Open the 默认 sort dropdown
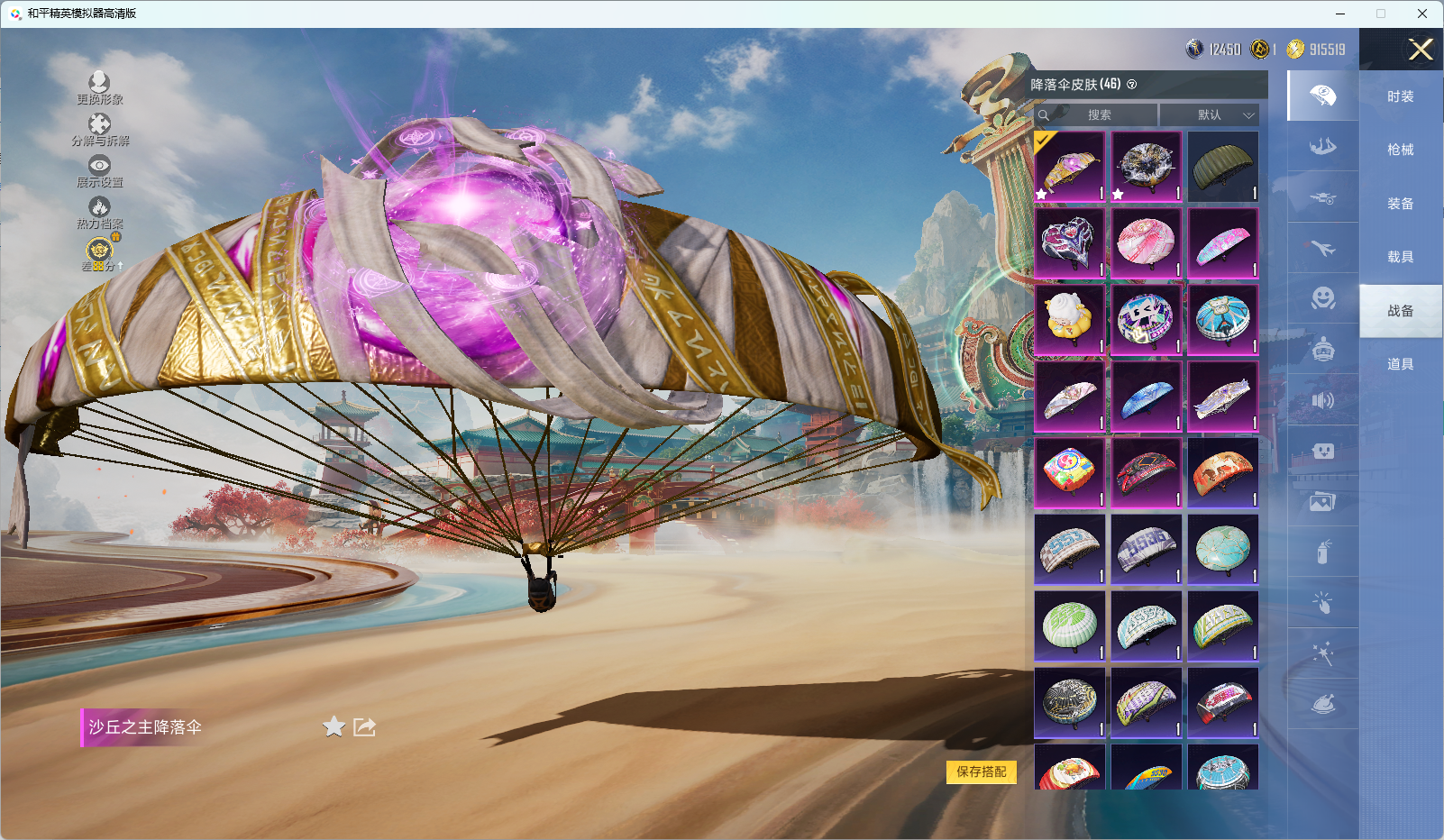This screenshot has height=840, width=1444. (x=1209, y=115)
